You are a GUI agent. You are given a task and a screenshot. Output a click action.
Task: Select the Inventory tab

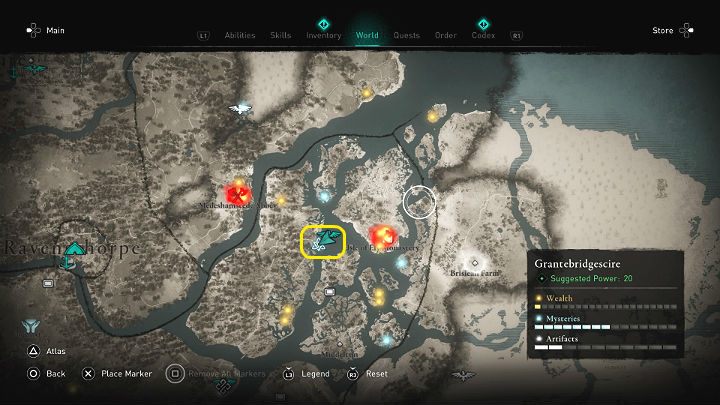click(323, 36)
